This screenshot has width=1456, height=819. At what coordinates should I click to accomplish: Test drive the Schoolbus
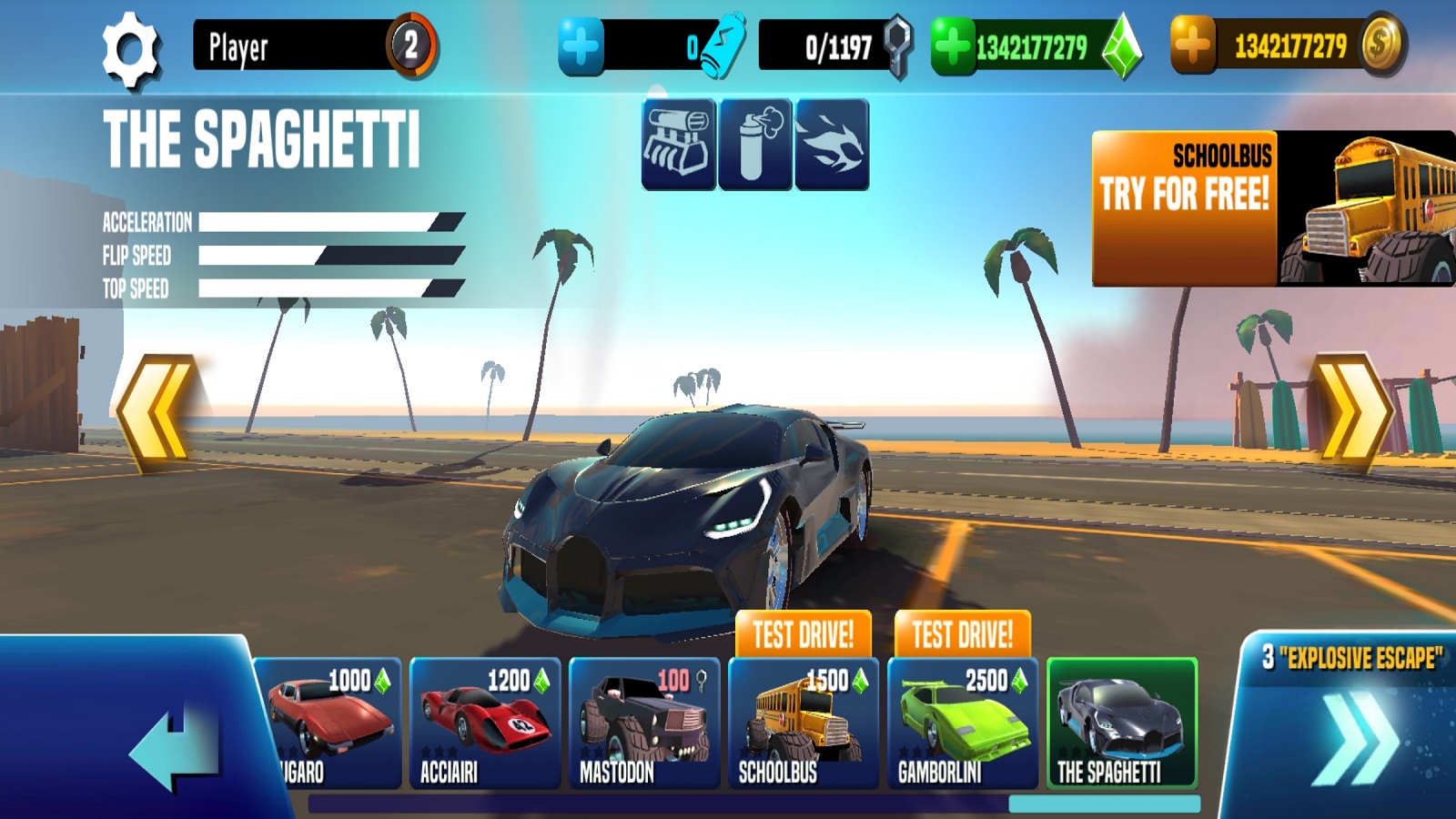[x=803, y=634]
